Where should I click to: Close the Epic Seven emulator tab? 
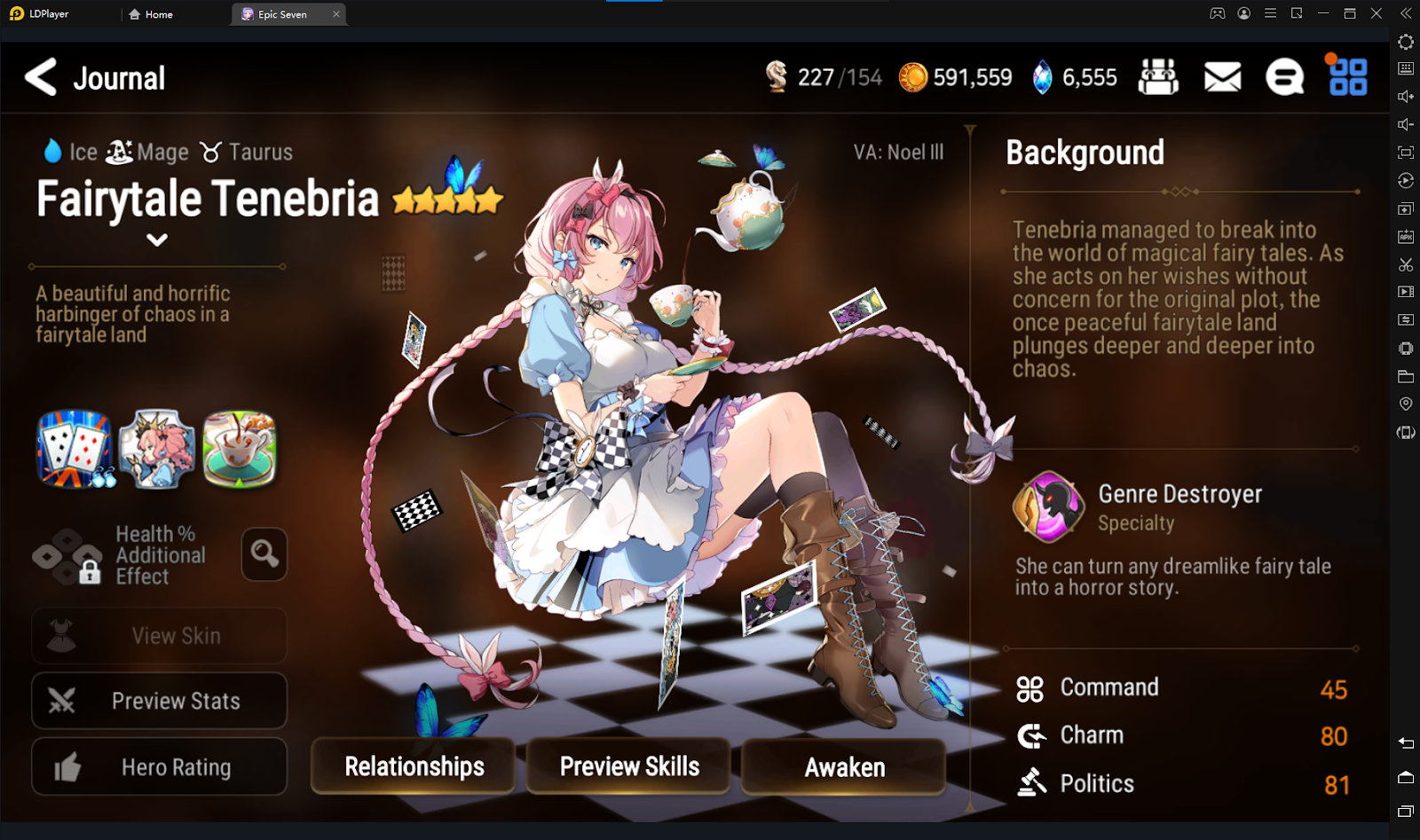336,14
